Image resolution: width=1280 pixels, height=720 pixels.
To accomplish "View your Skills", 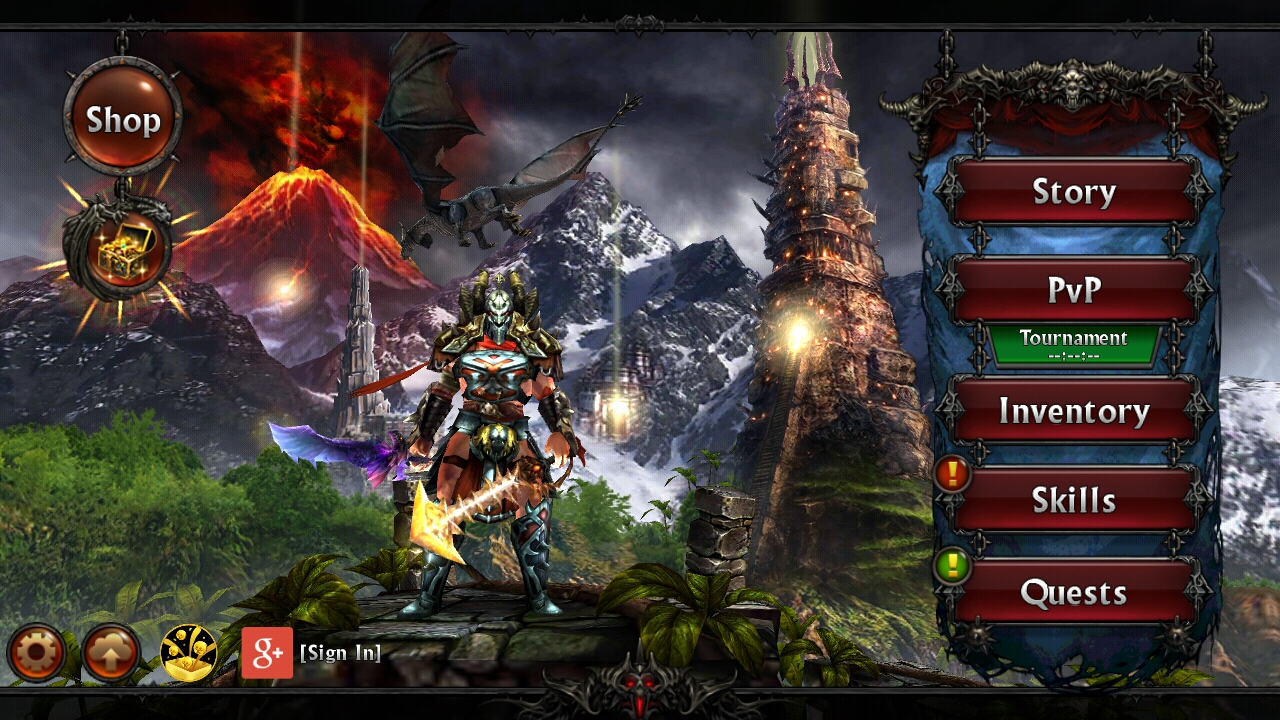I will coord(1075,500).
